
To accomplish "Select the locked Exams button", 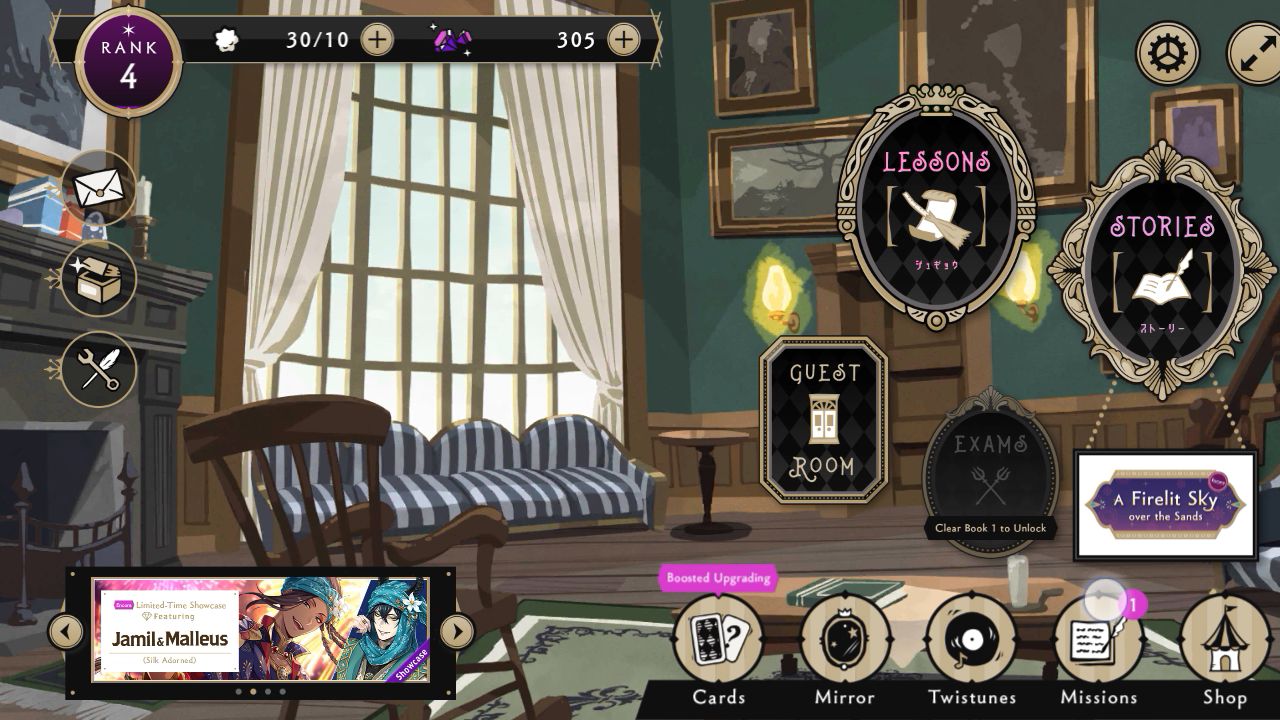I will [990, 468].
